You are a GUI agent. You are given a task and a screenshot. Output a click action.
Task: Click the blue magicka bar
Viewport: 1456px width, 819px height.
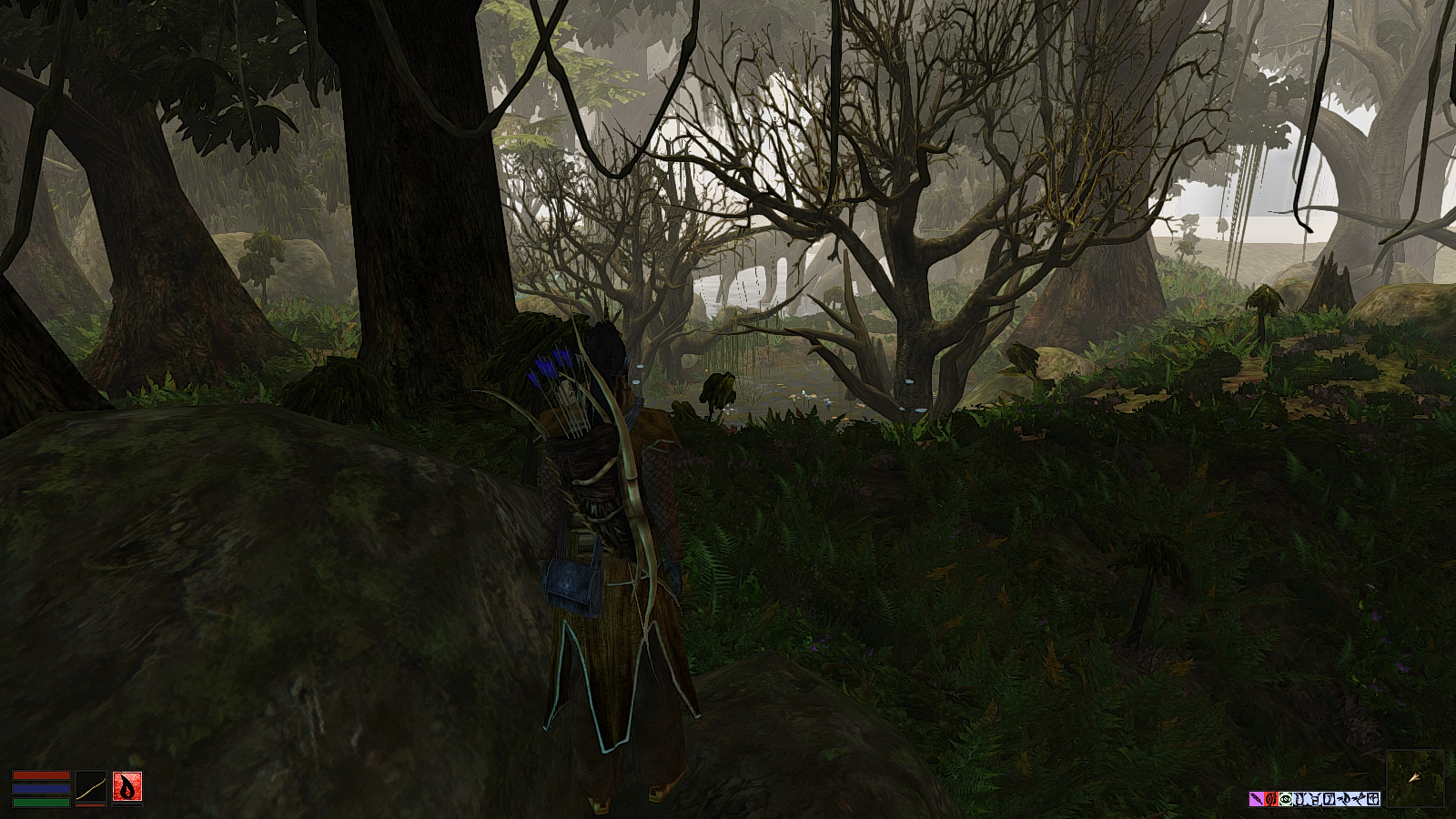(41, 788)
